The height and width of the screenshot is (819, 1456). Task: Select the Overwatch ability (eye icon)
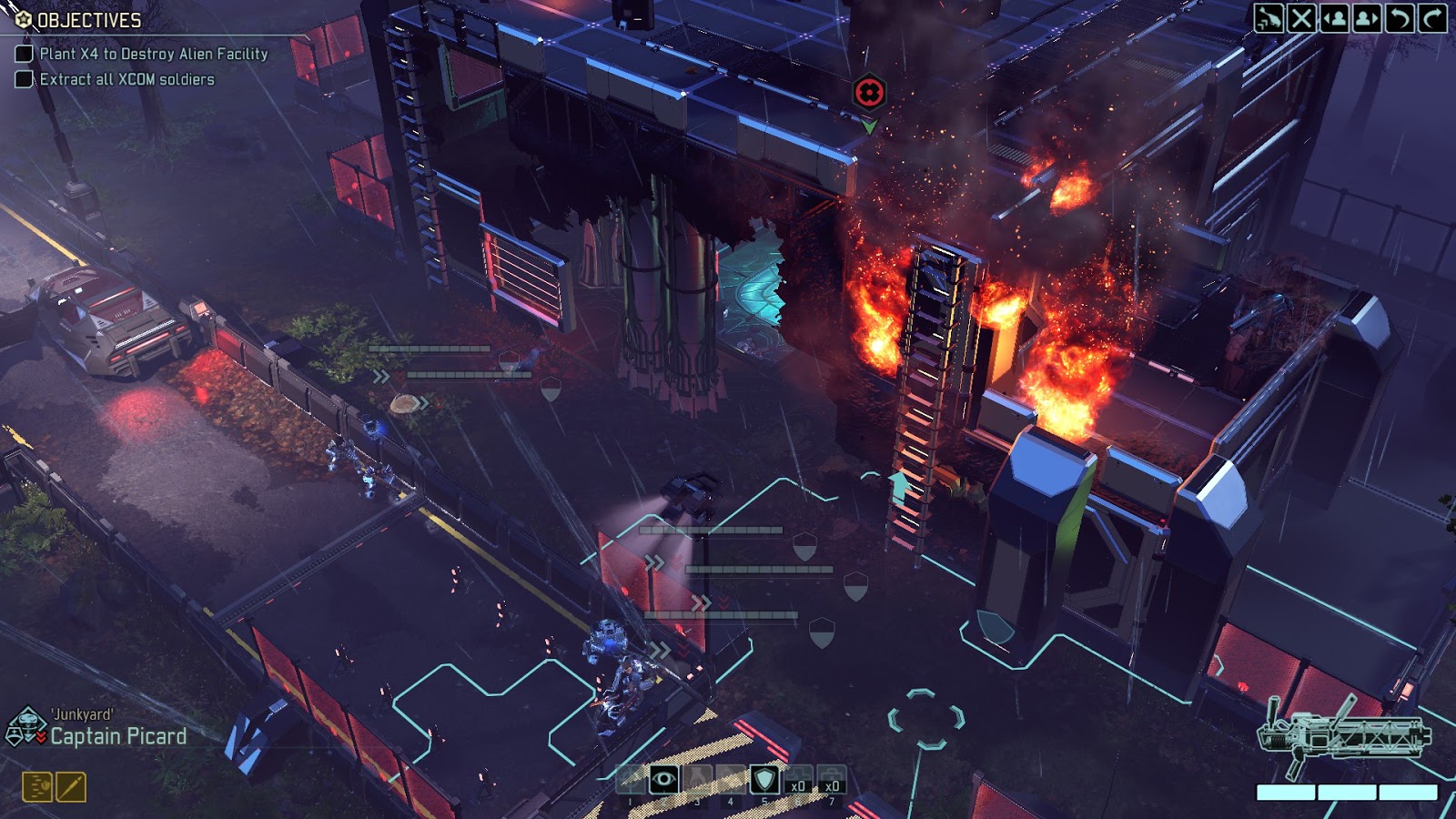664,778
